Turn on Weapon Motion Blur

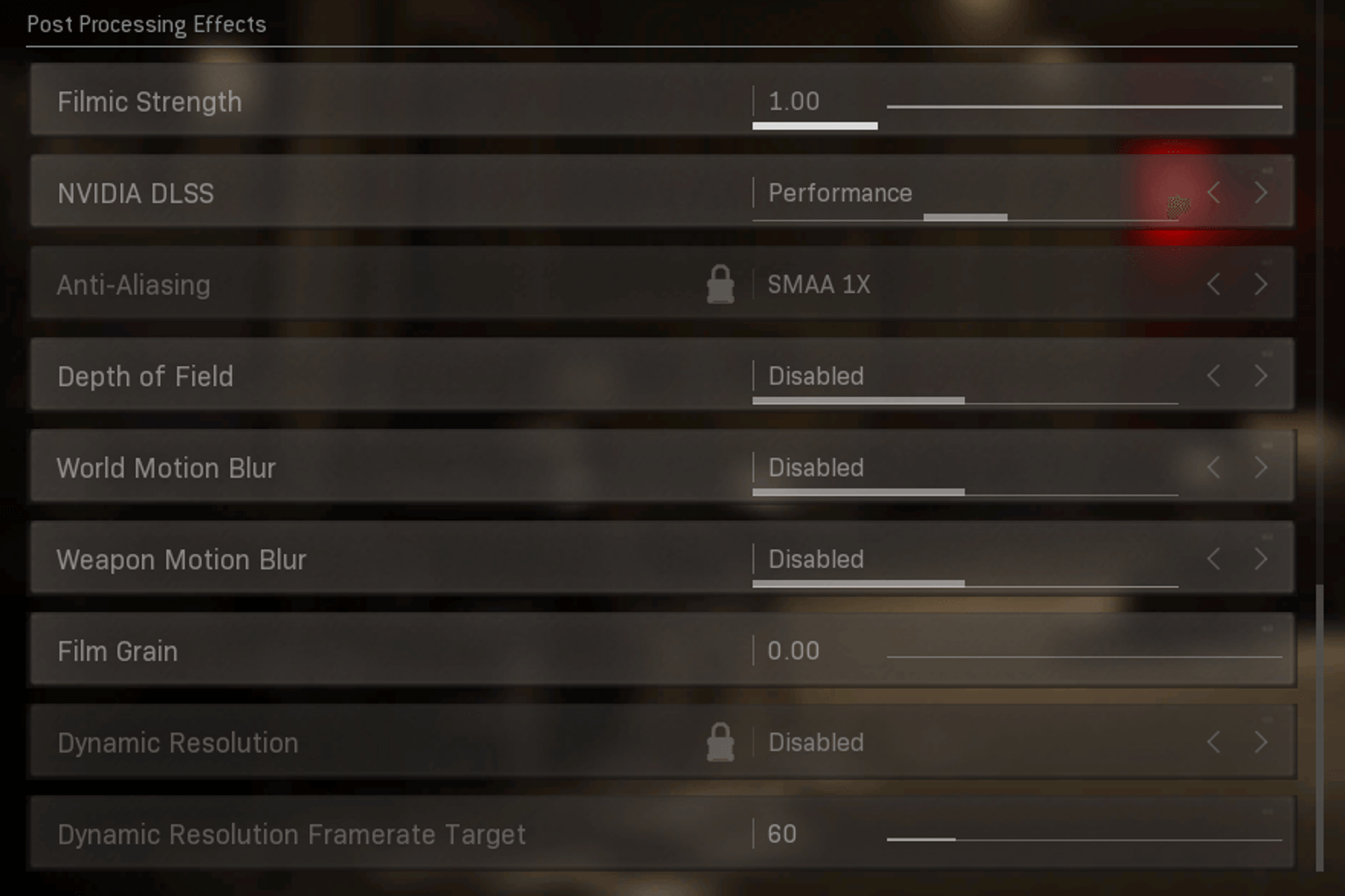1261,559
